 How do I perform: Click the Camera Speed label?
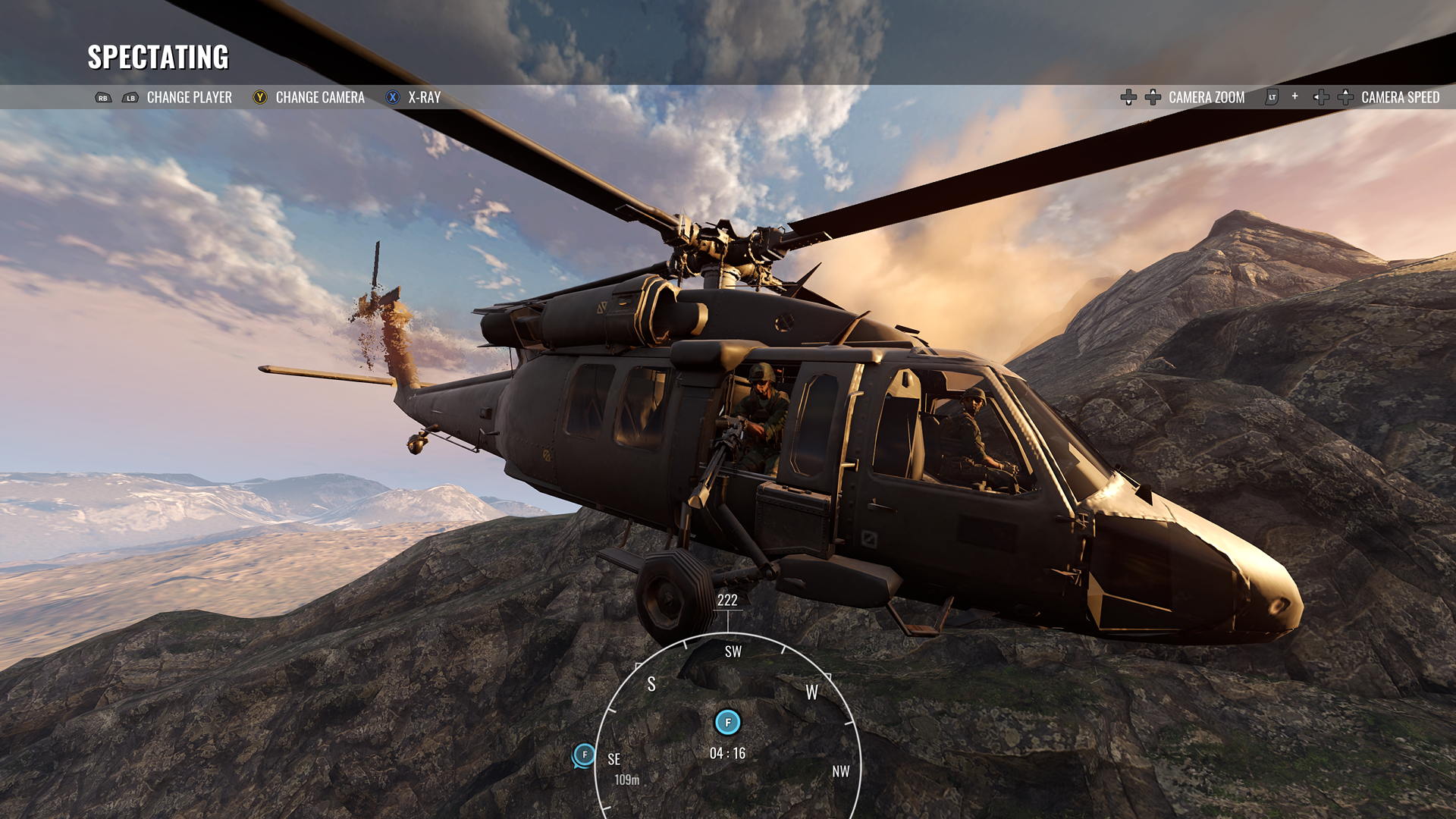[x=1399, y=97]
